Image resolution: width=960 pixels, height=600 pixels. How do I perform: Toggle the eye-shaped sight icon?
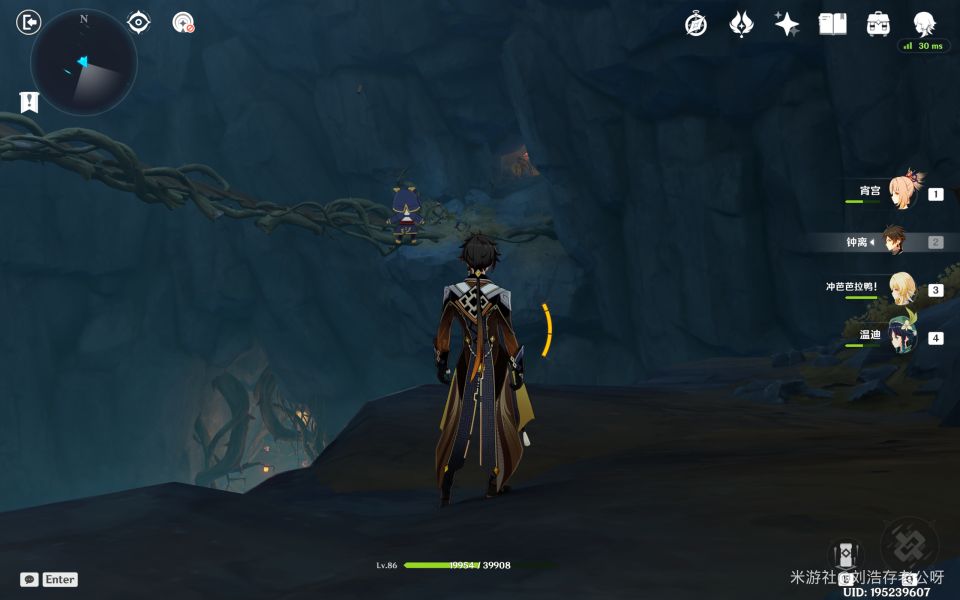(x=138, y=22)
